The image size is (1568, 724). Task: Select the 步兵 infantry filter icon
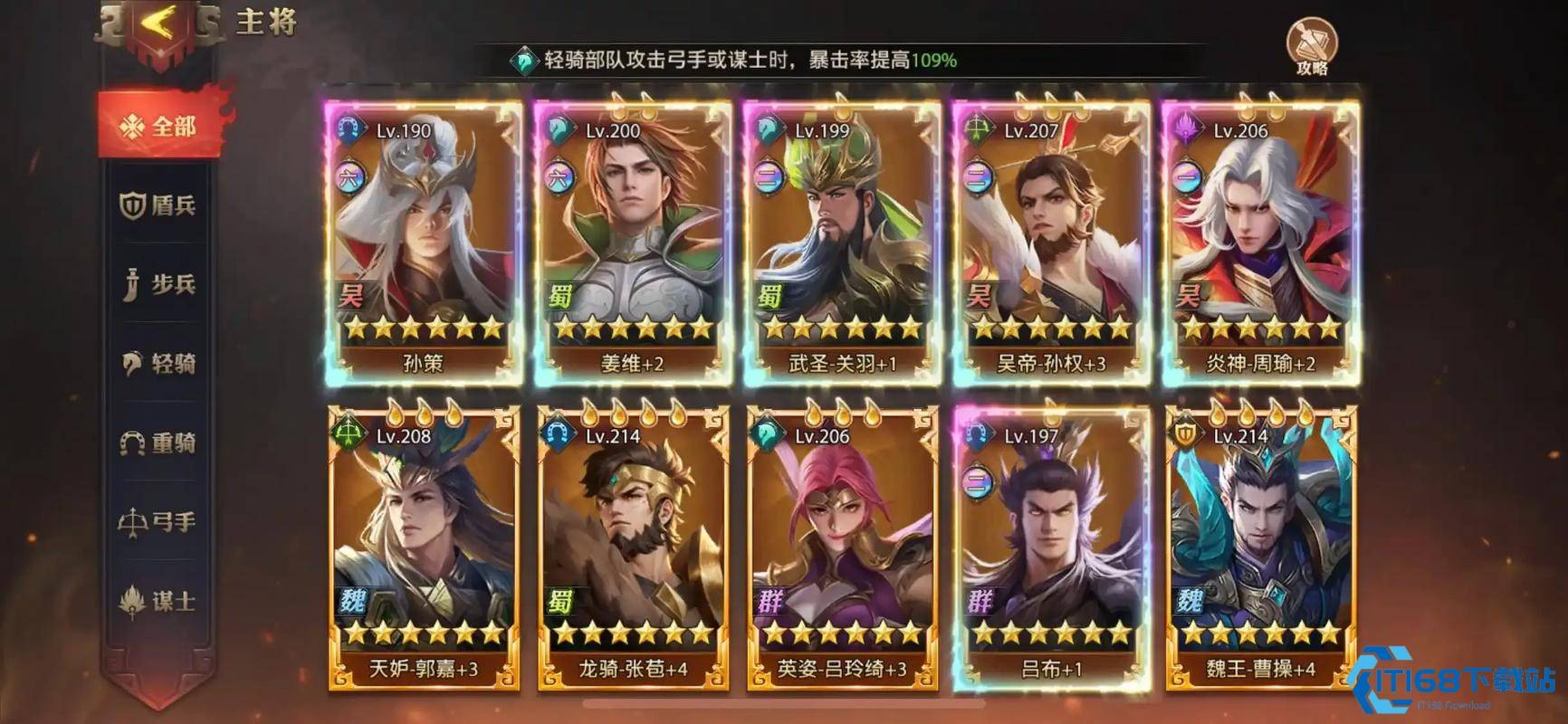[130, 284]
